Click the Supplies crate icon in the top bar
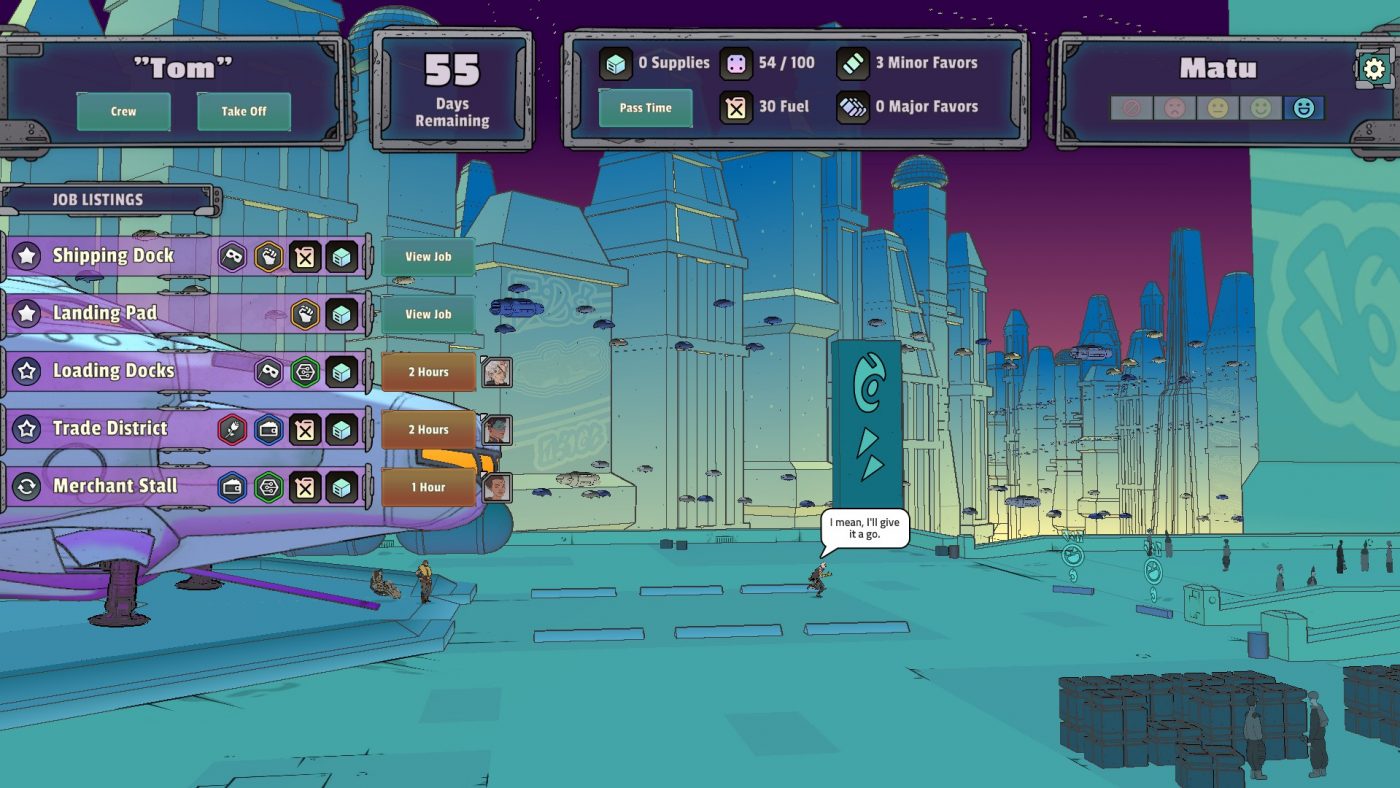The image size is (1400, 788). 613,62
